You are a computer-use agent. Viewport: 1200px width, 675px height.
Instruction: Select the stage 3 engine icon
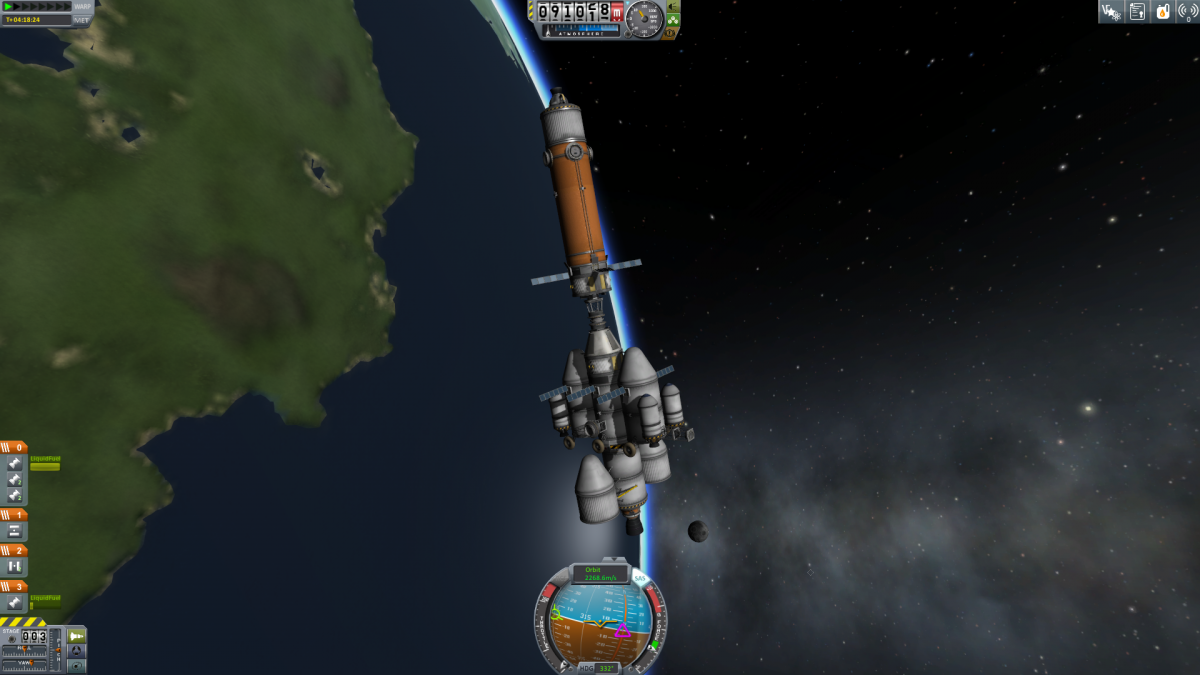click(x=15, y=602)
